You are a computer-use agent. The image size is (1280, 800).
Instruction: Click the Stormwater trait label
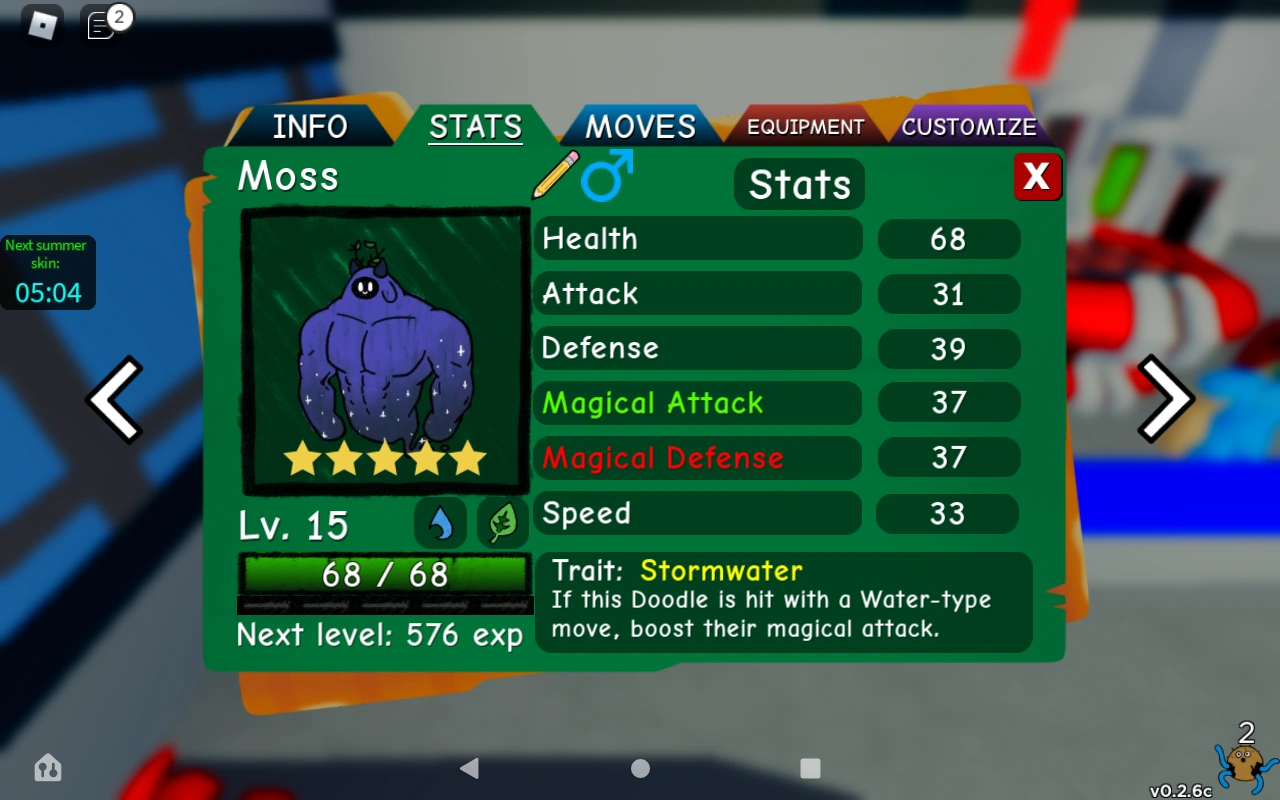coord(718,570)
